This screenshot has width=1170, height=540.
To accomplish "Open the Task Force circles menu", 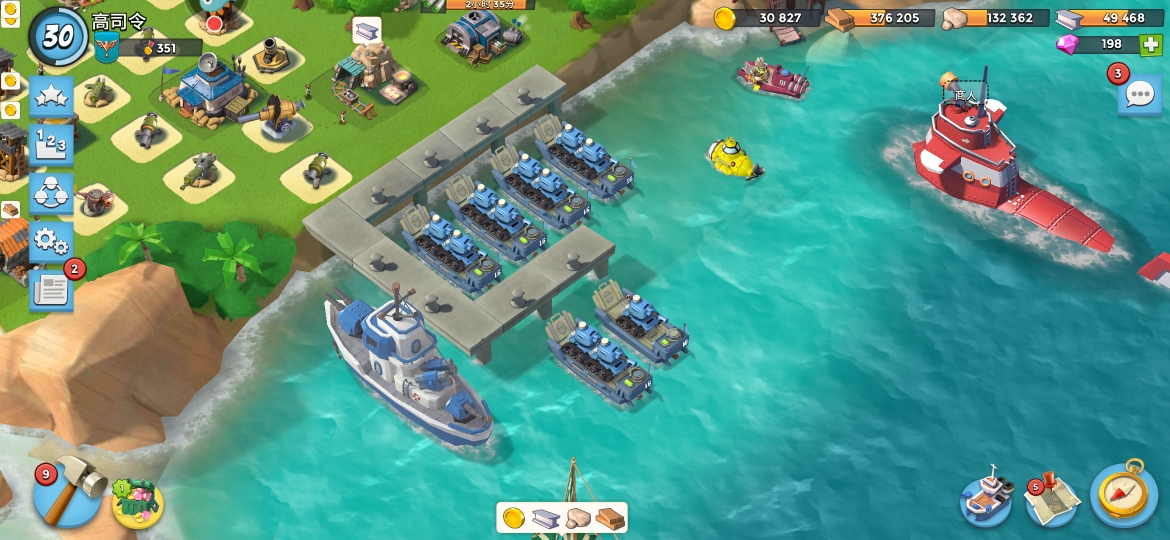I will coord(51,193).
